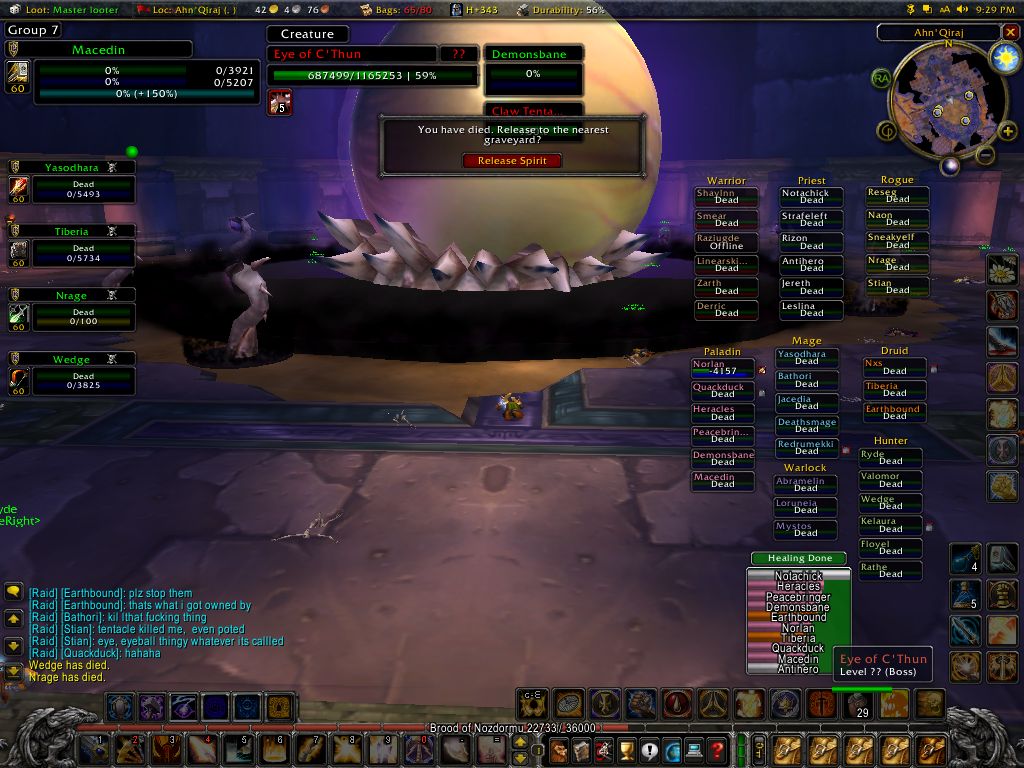Viewport: 1024px width, 768px height.
Task: Open the chat speech bubble menu
Action: [x=13, y=592]
